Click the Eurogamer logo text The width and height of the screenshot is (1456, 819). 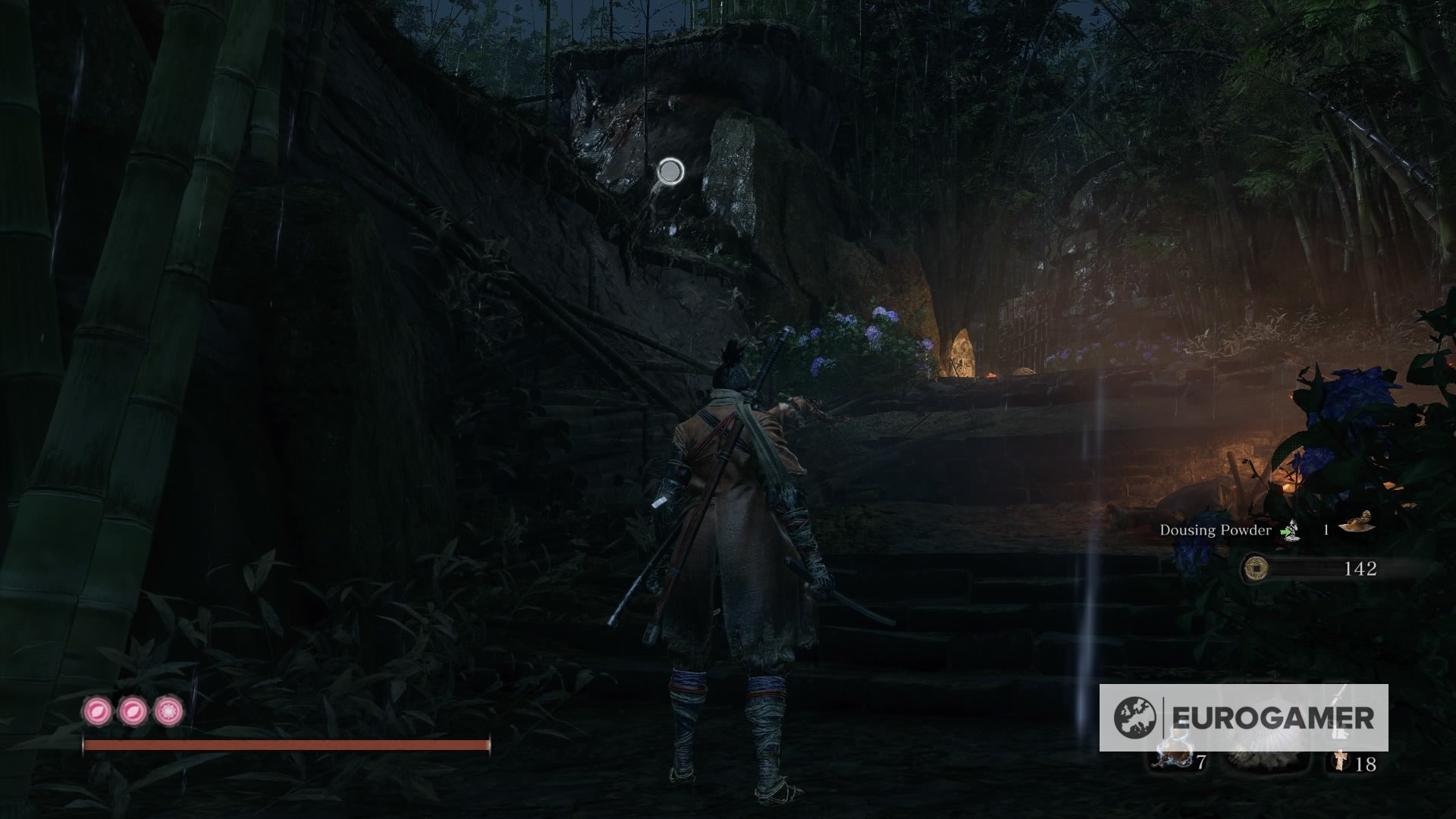click(x=1273, y=715)
